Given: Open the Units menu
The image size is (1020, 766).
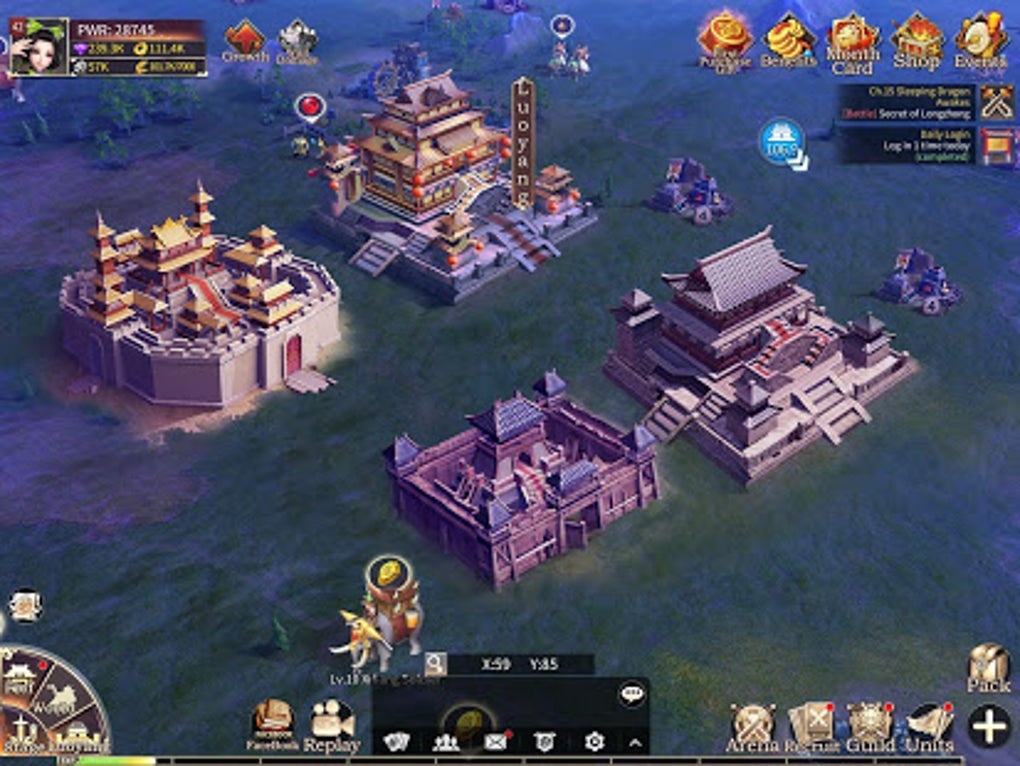Looking at the screenshot, I should coord(930,727).
